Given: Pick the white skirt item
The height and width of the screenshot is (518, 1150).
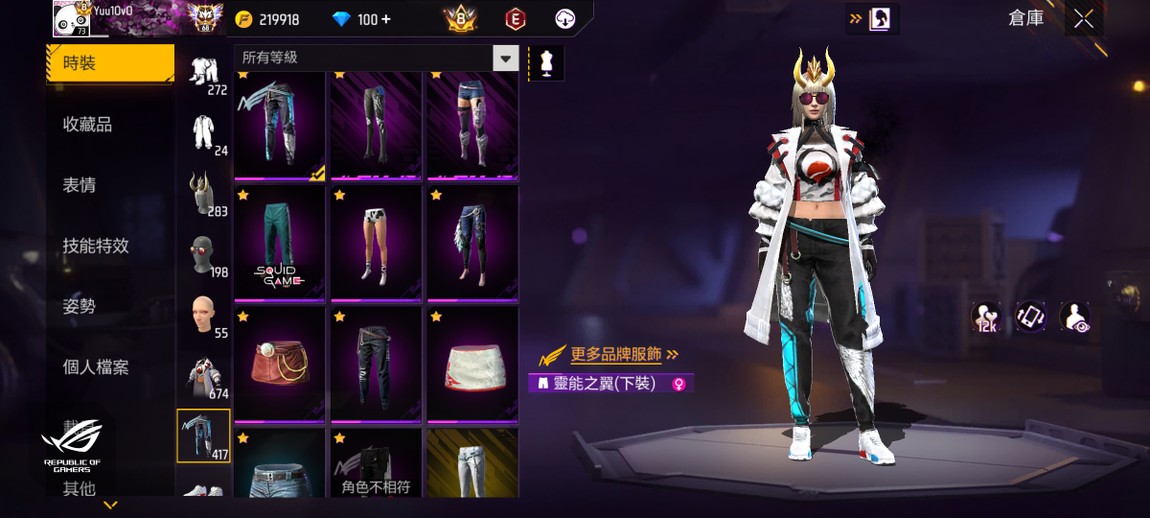Looking at the screenshot, I should point(472,363).
